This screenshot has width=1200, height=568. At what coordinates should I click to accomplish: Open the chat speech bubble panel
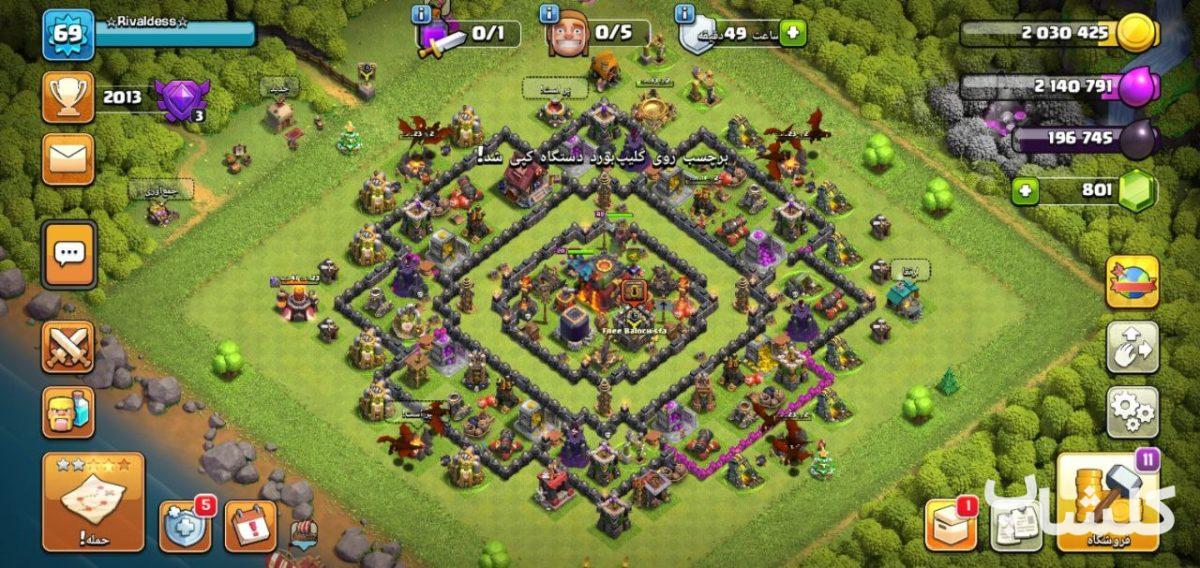(69, 254)
